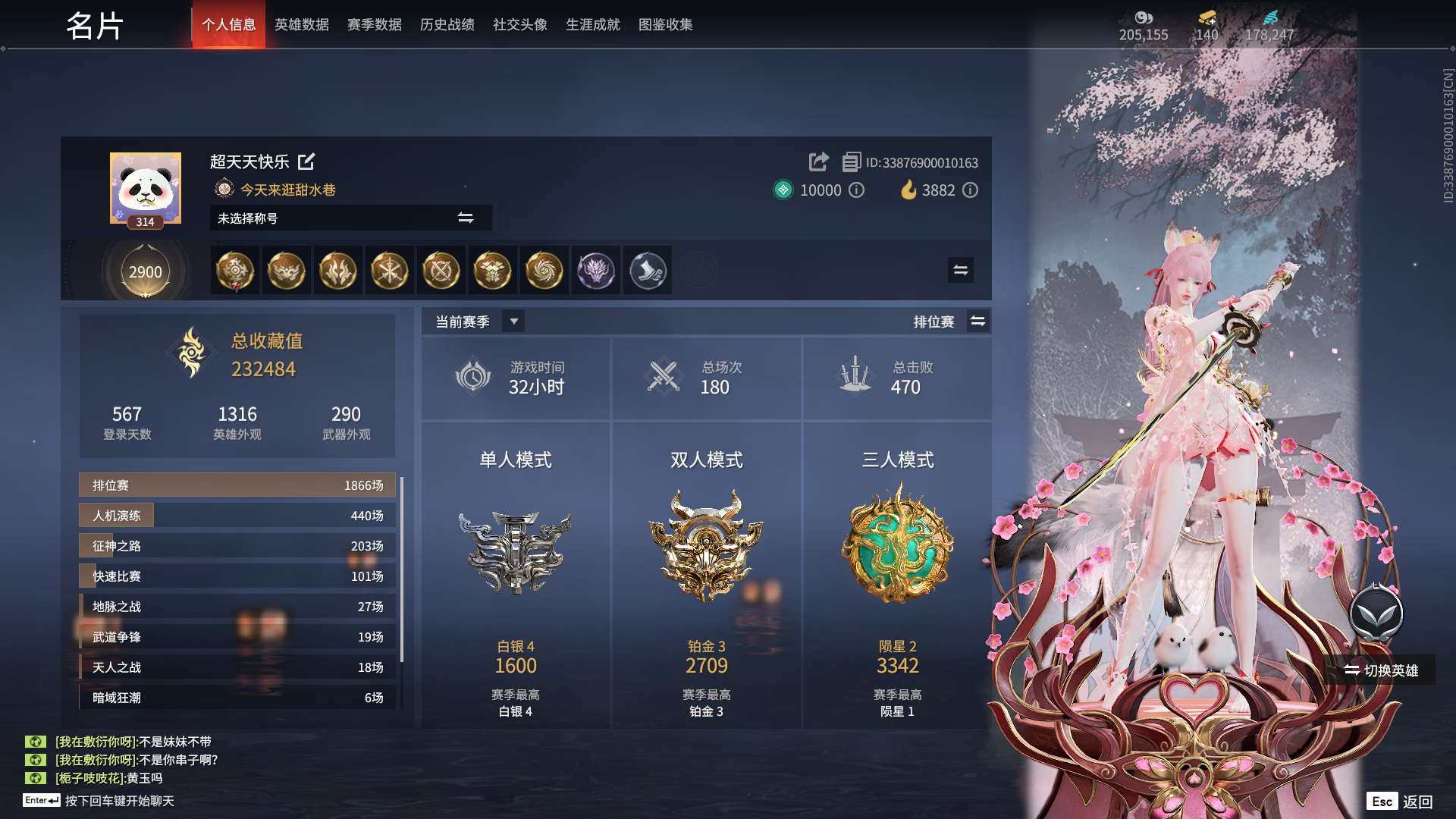Open info tooltip next to 10000 currency

(857, 190)
